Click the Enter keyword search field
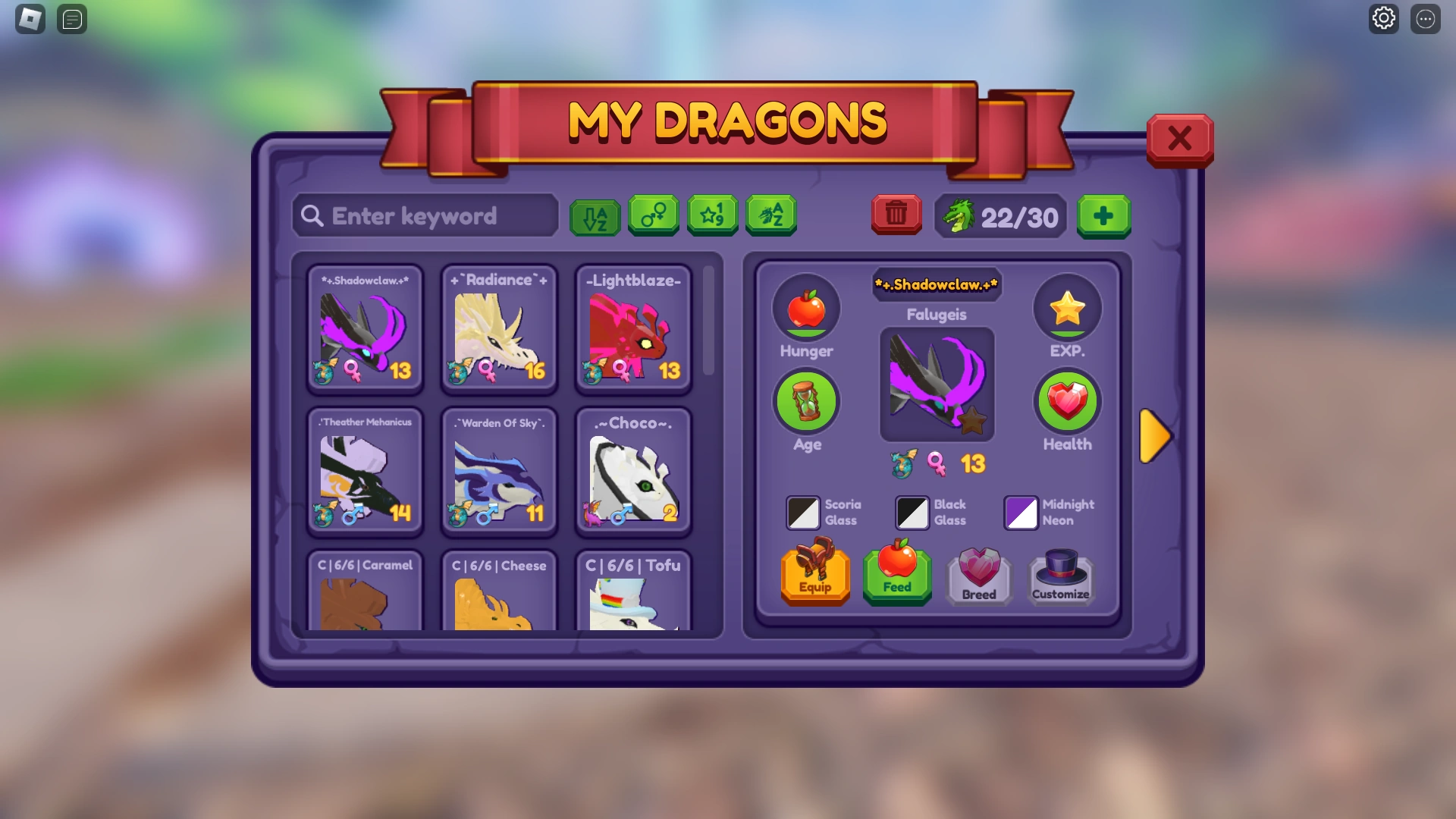 click(x=425, y=216)
